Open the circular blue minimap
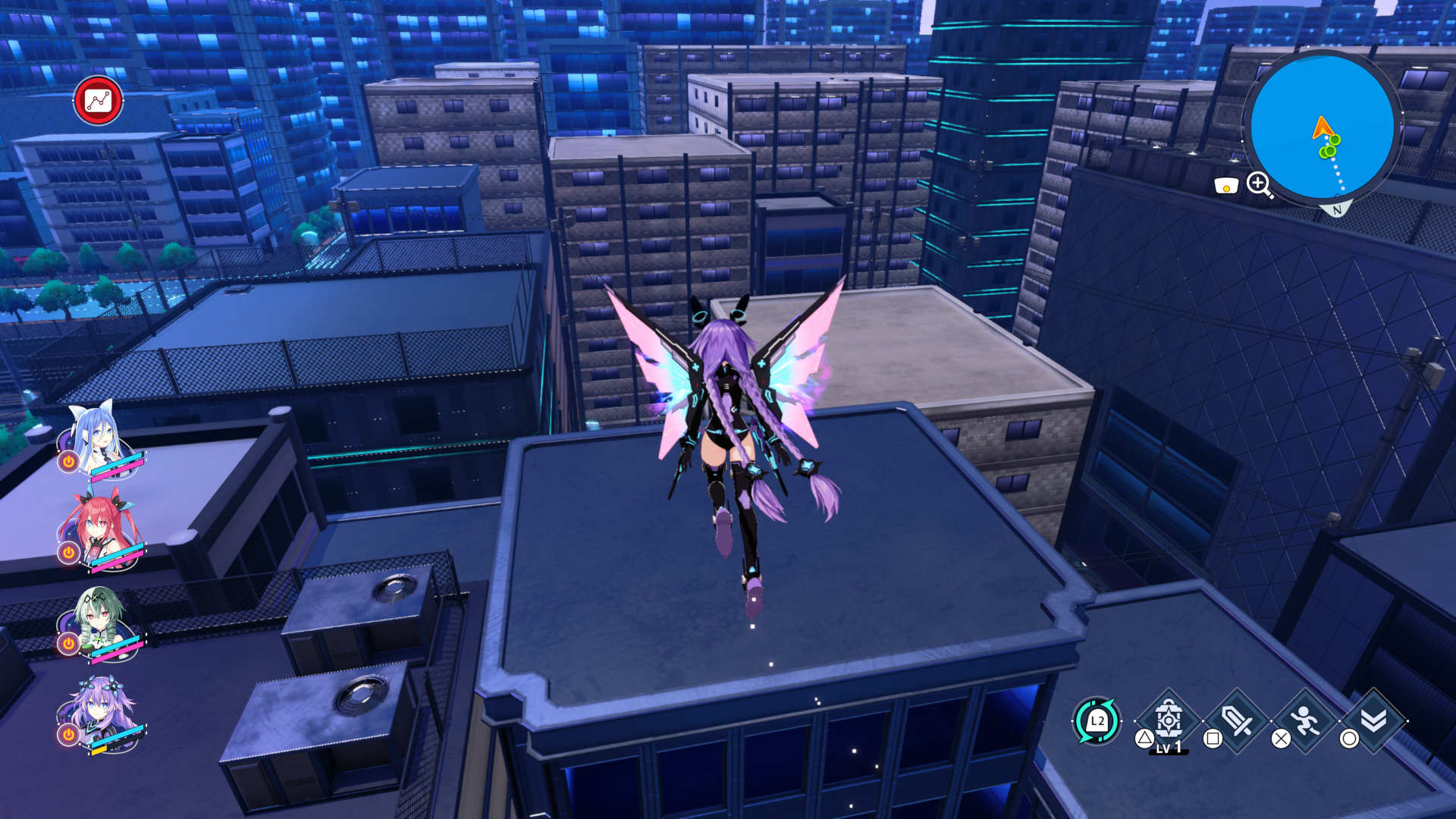1456x819 pixels. tap(1322, 127)
